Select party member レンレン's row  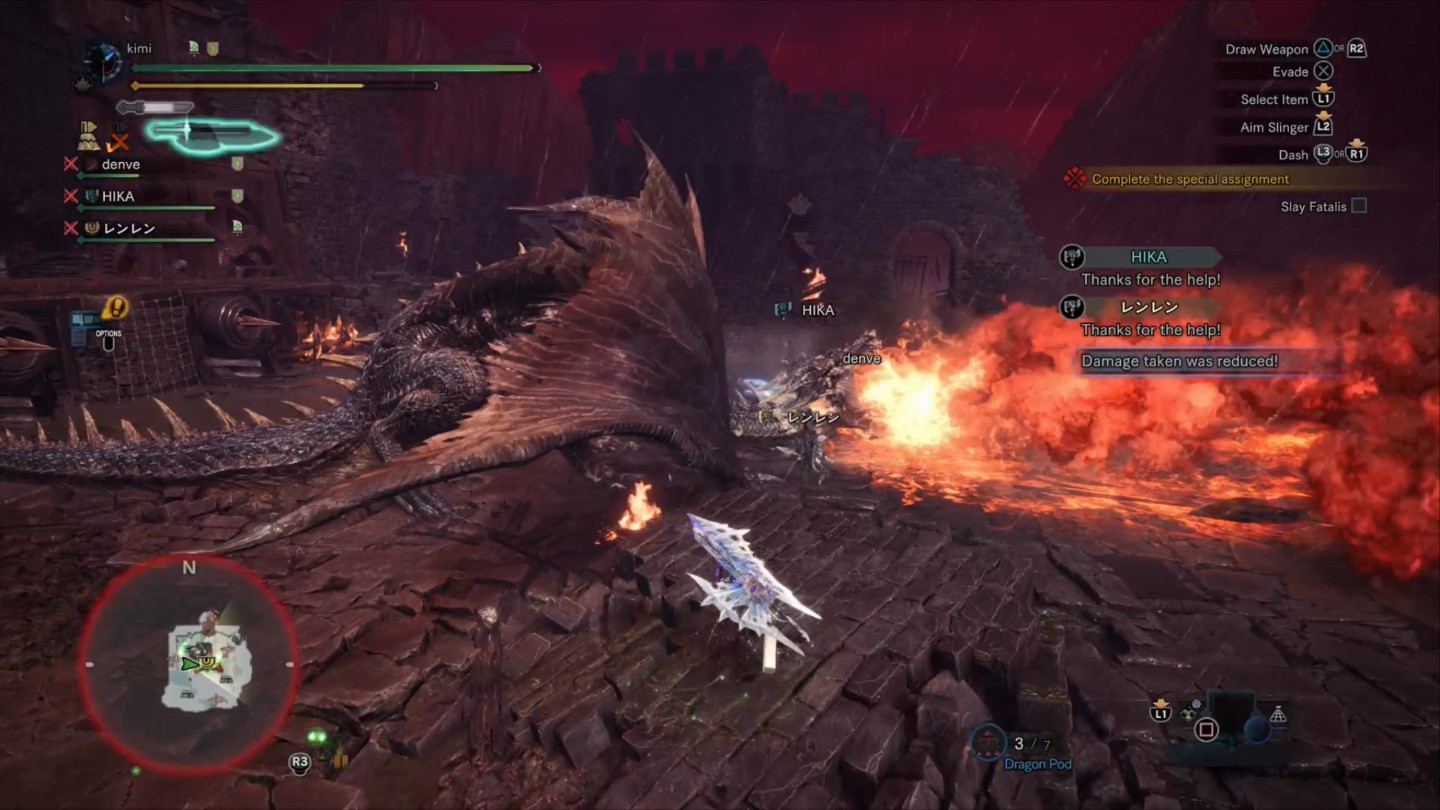(x=130, y=229)
